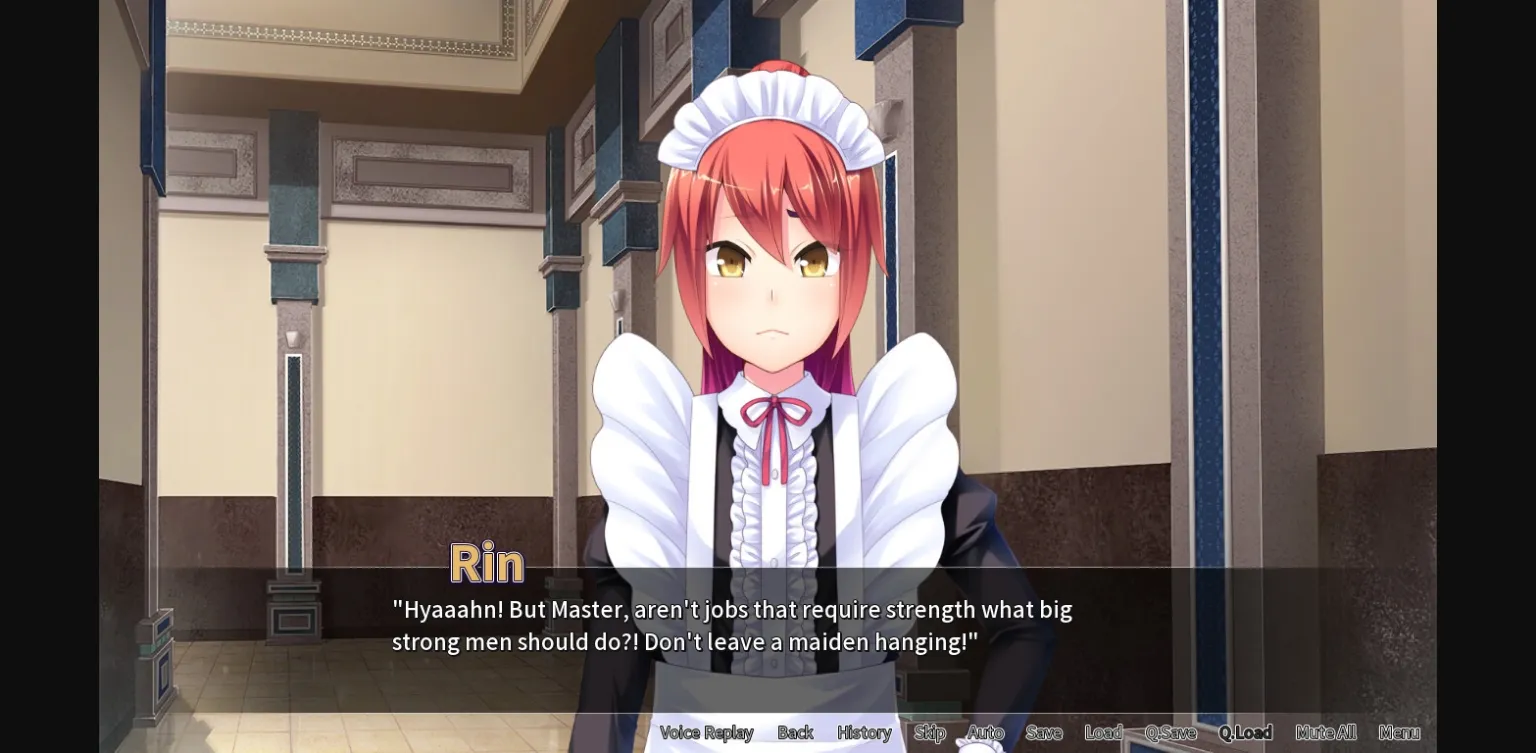Click Voice Replay in the bottom bar
This screenshot has width=1536, height=753.
pos(708,732)
